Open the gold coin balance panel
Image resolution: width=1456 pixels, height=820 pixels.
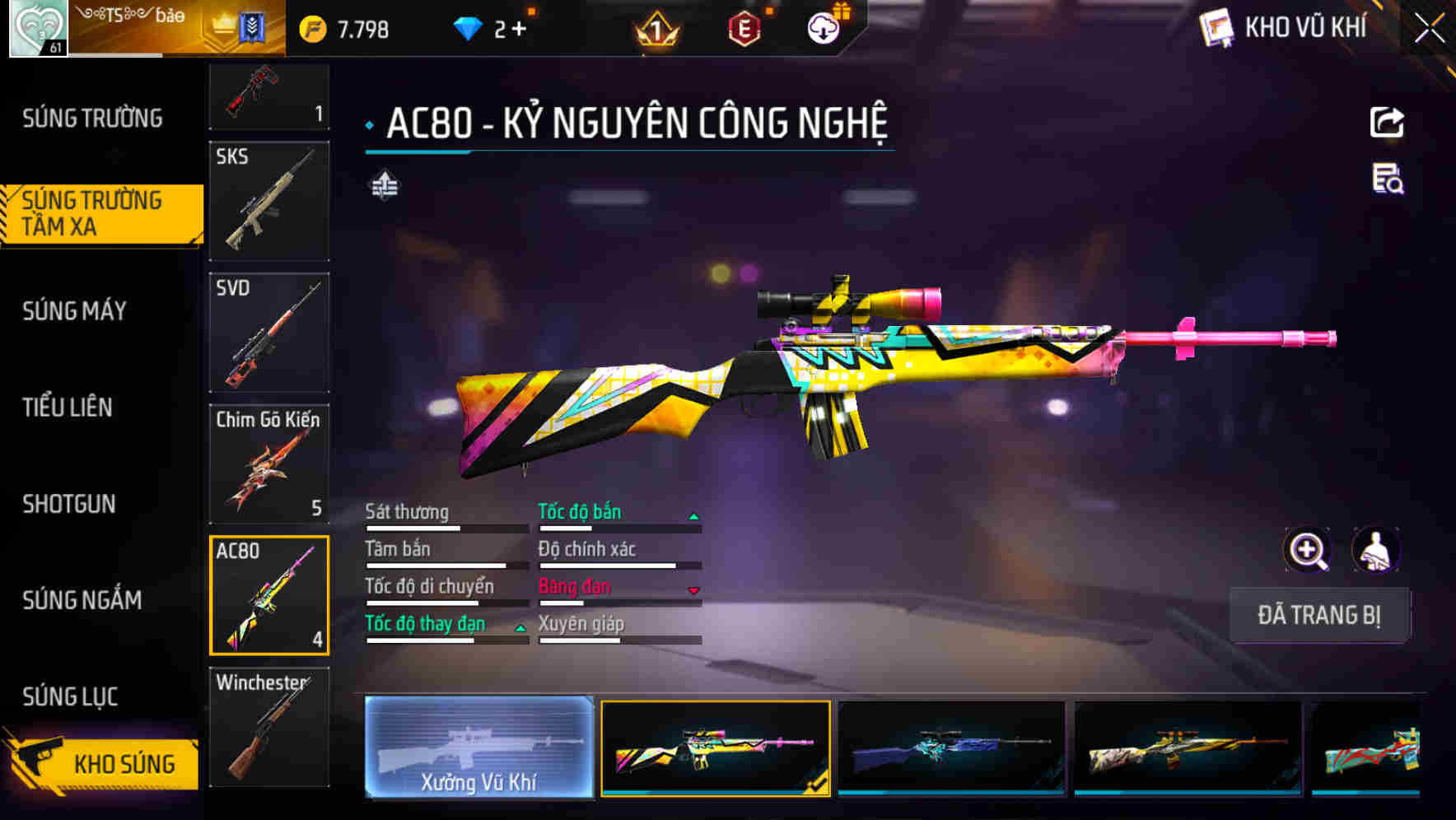[x=354, y=27]
